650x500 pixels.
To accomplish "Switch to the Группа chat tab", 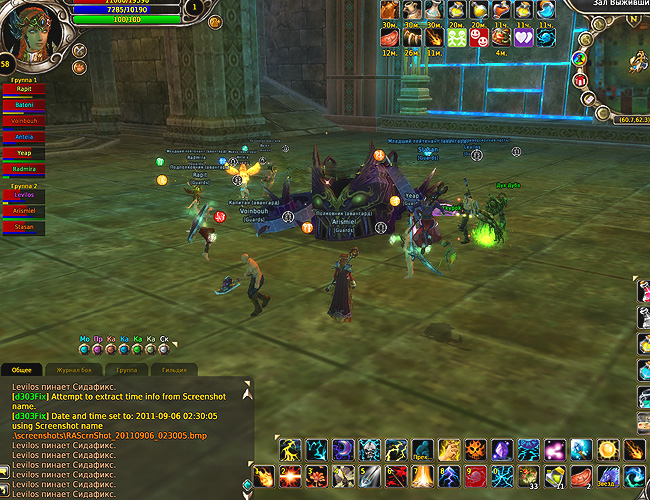I will pyautogui.click(x=127, y=370).
